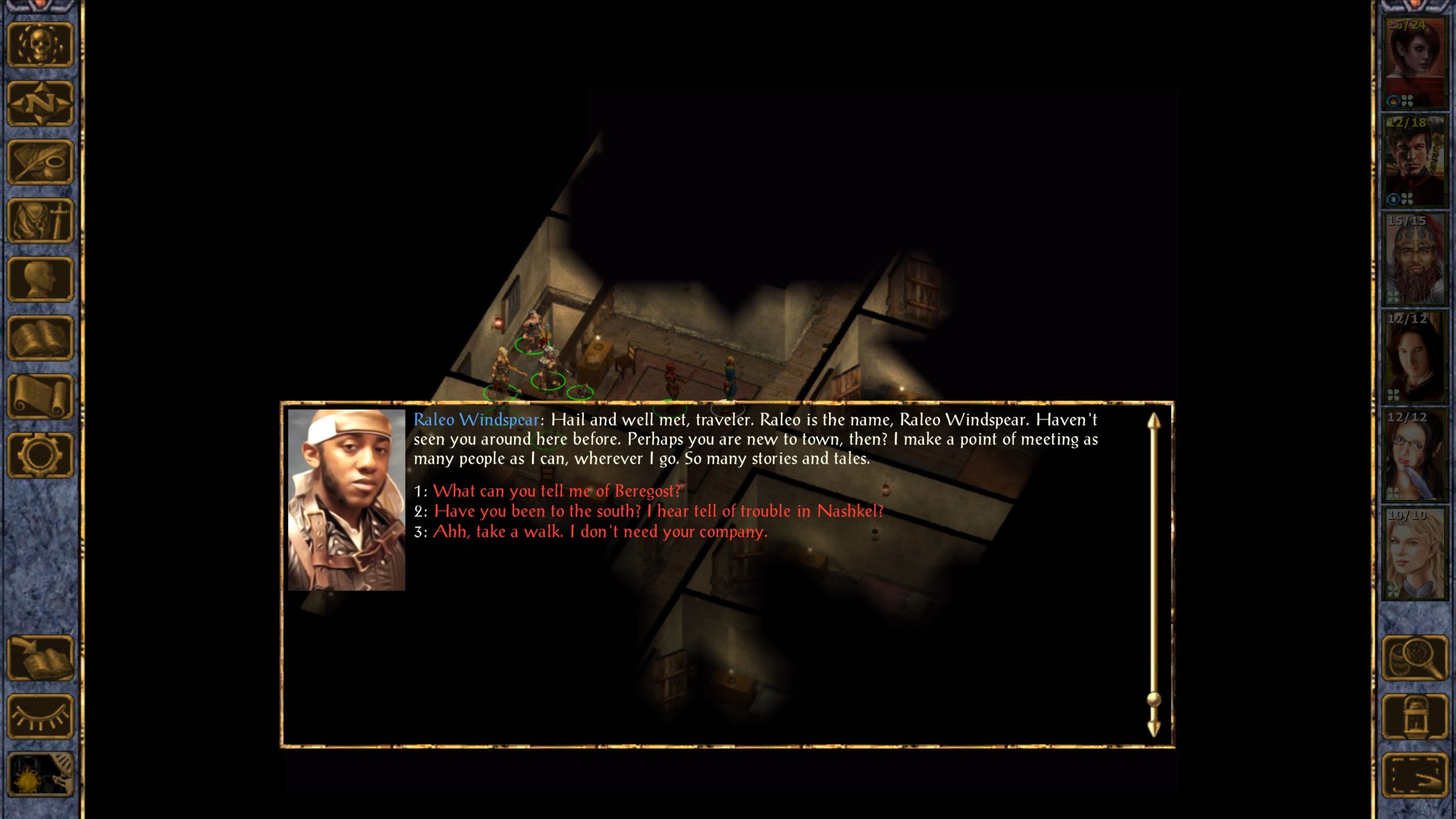Activate the magnifier and coins loot button
The width and height of the screenshot is (1456, 819).
tap(1414, 658)
